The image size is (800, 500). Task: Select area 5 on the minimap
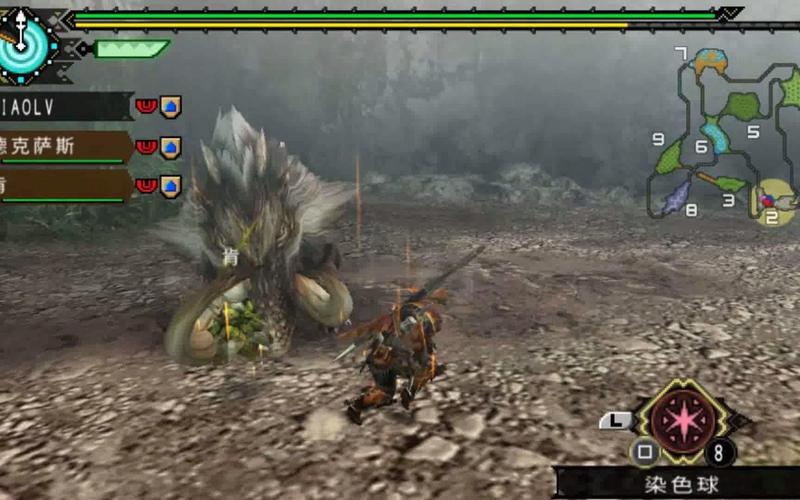(x=752, y=131)
